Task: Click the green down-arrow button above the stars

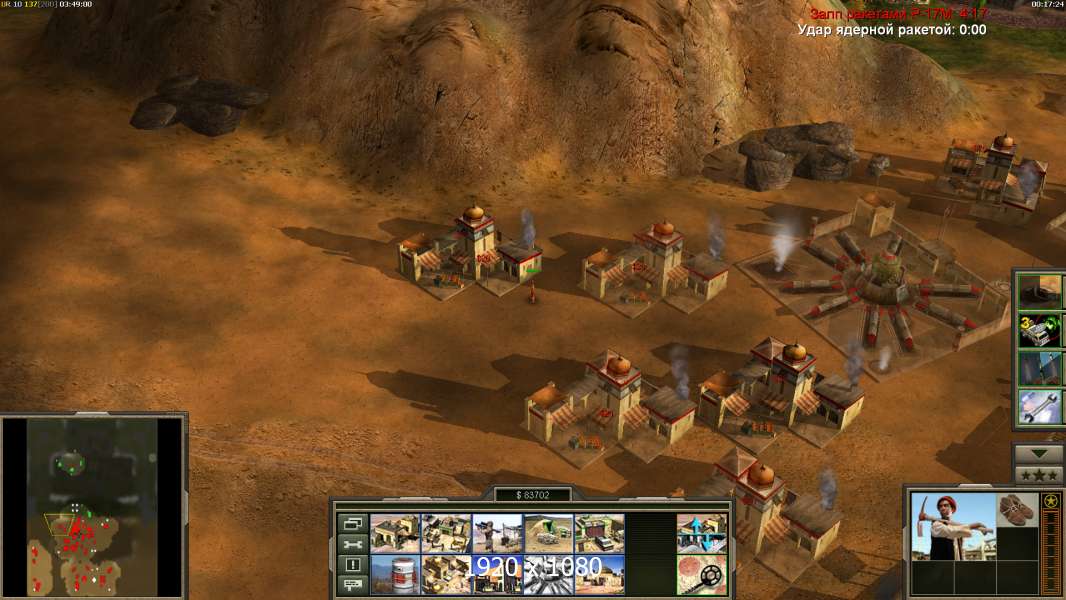Action: click(x=1038, y=453)
